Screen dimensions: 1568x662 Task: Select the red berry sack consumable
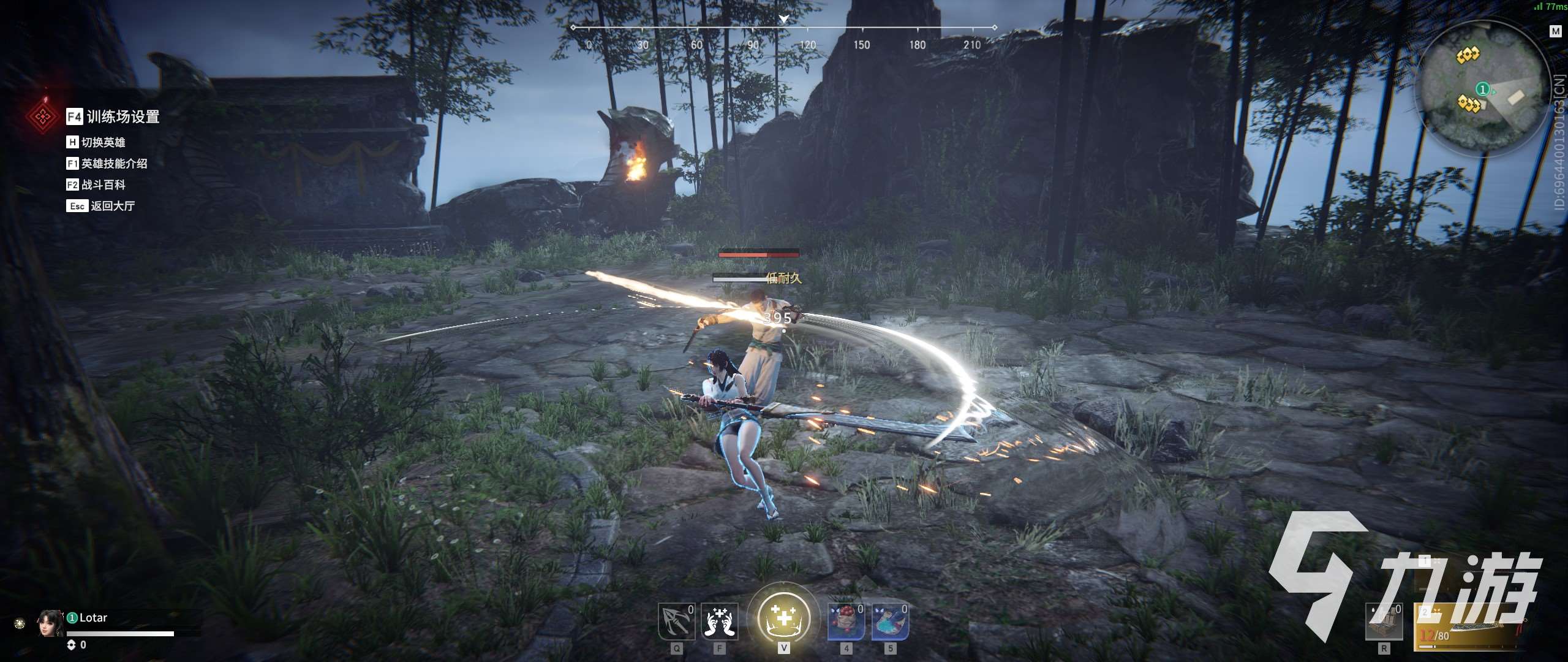click(x=846, y=622)
